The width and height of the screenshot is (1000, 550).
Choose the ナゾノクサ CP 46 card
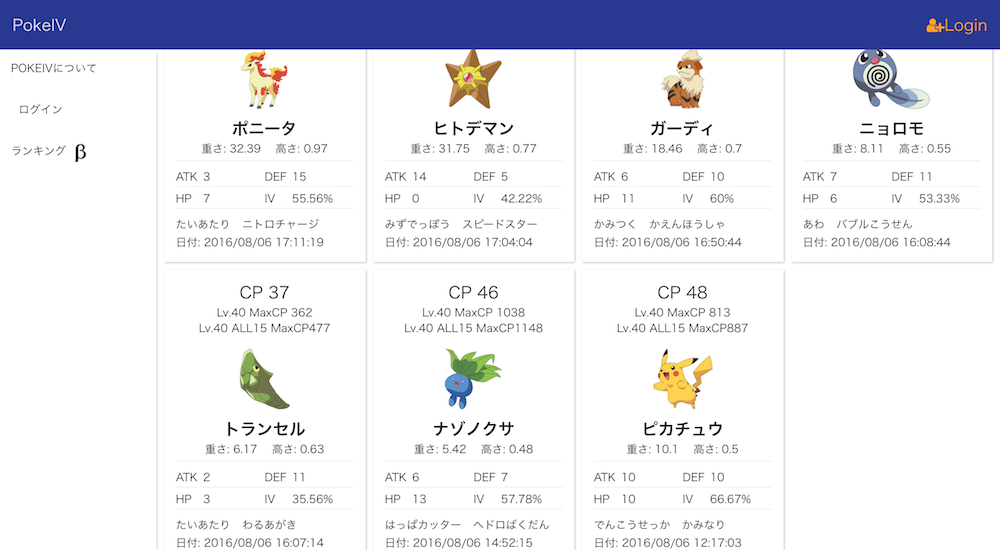coord(474,410)
